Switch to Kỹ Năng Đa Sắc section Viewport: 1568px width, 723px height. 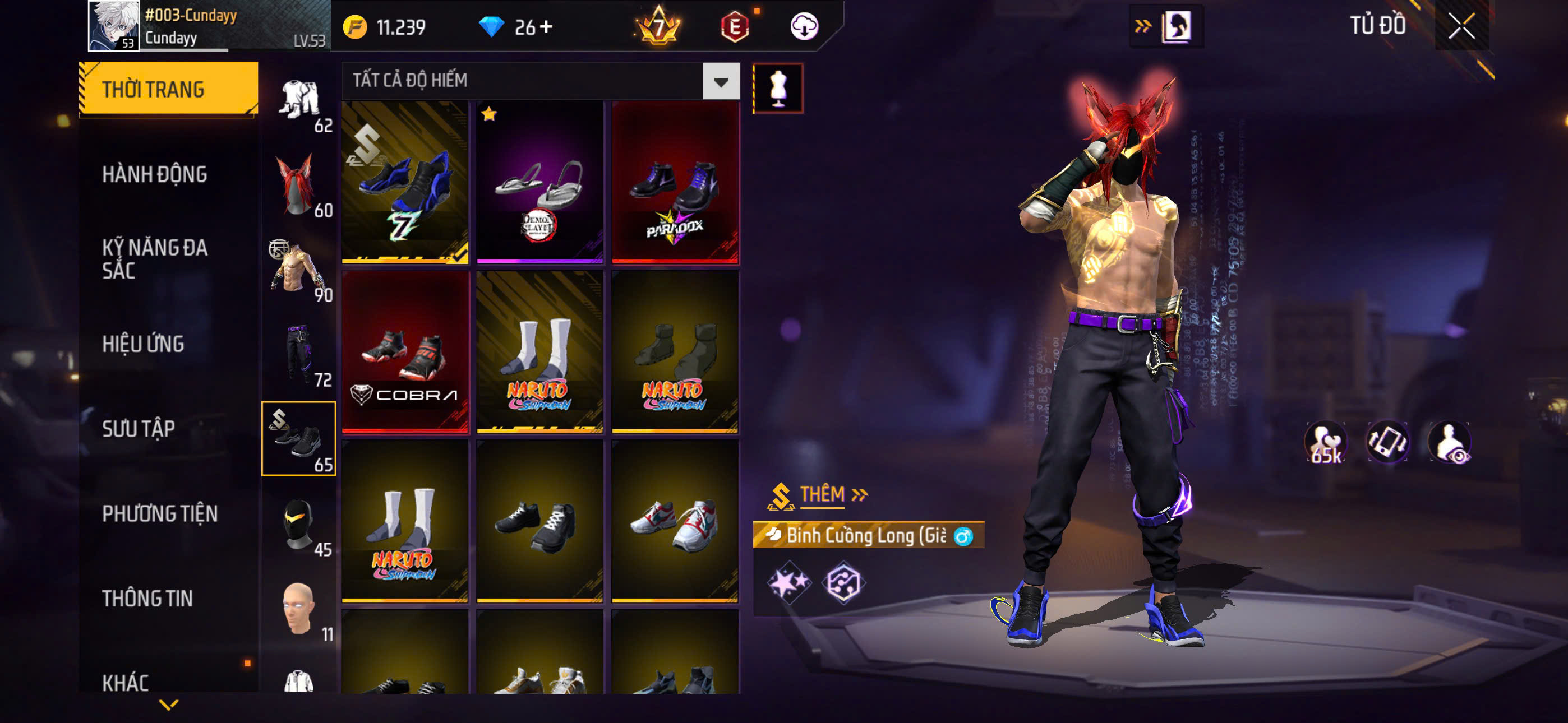pos(155,258)
